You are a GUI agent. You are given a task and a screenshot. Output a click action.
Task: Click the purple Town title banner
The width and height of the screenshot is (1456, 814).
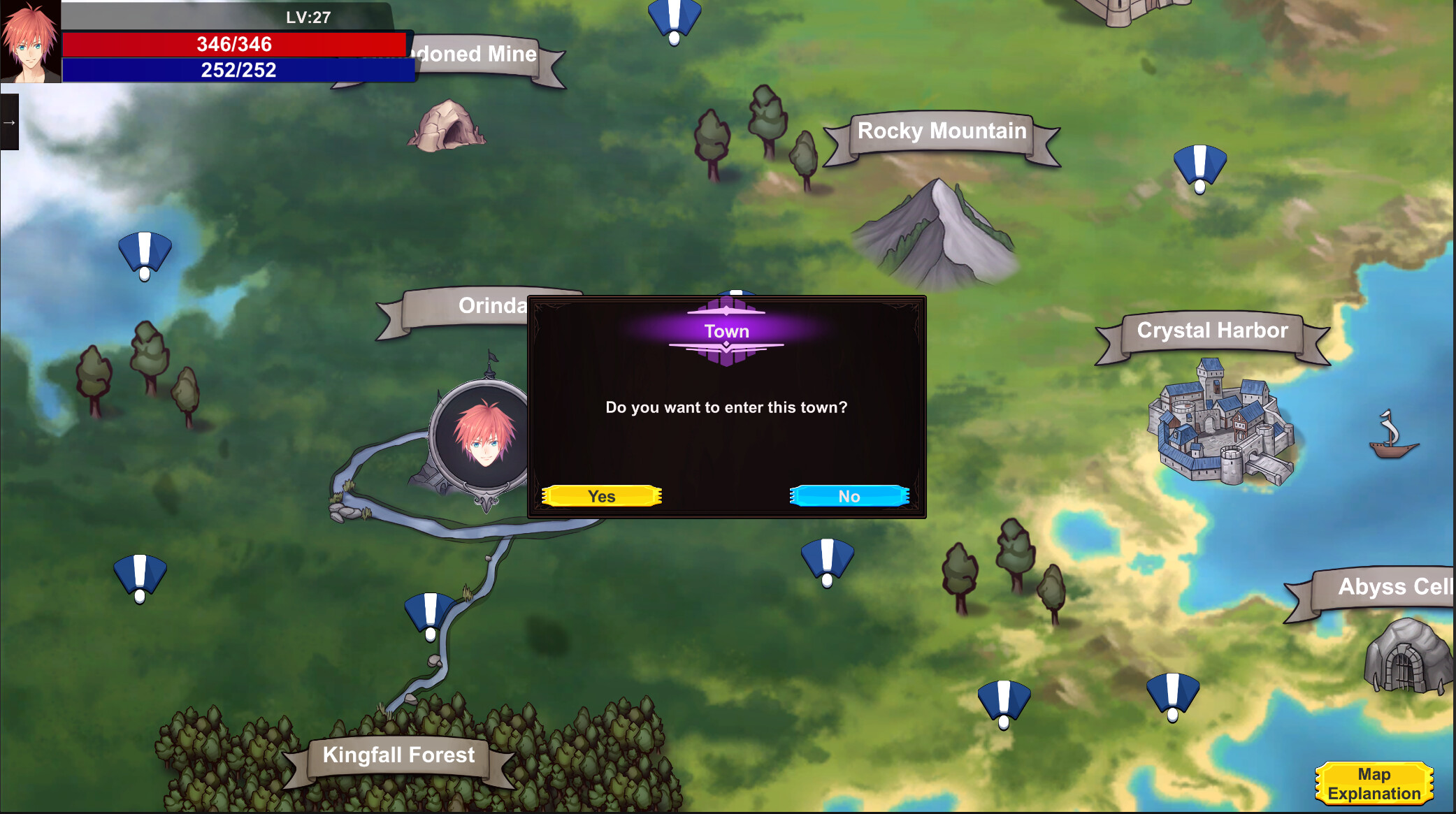(x=726, y=331)
